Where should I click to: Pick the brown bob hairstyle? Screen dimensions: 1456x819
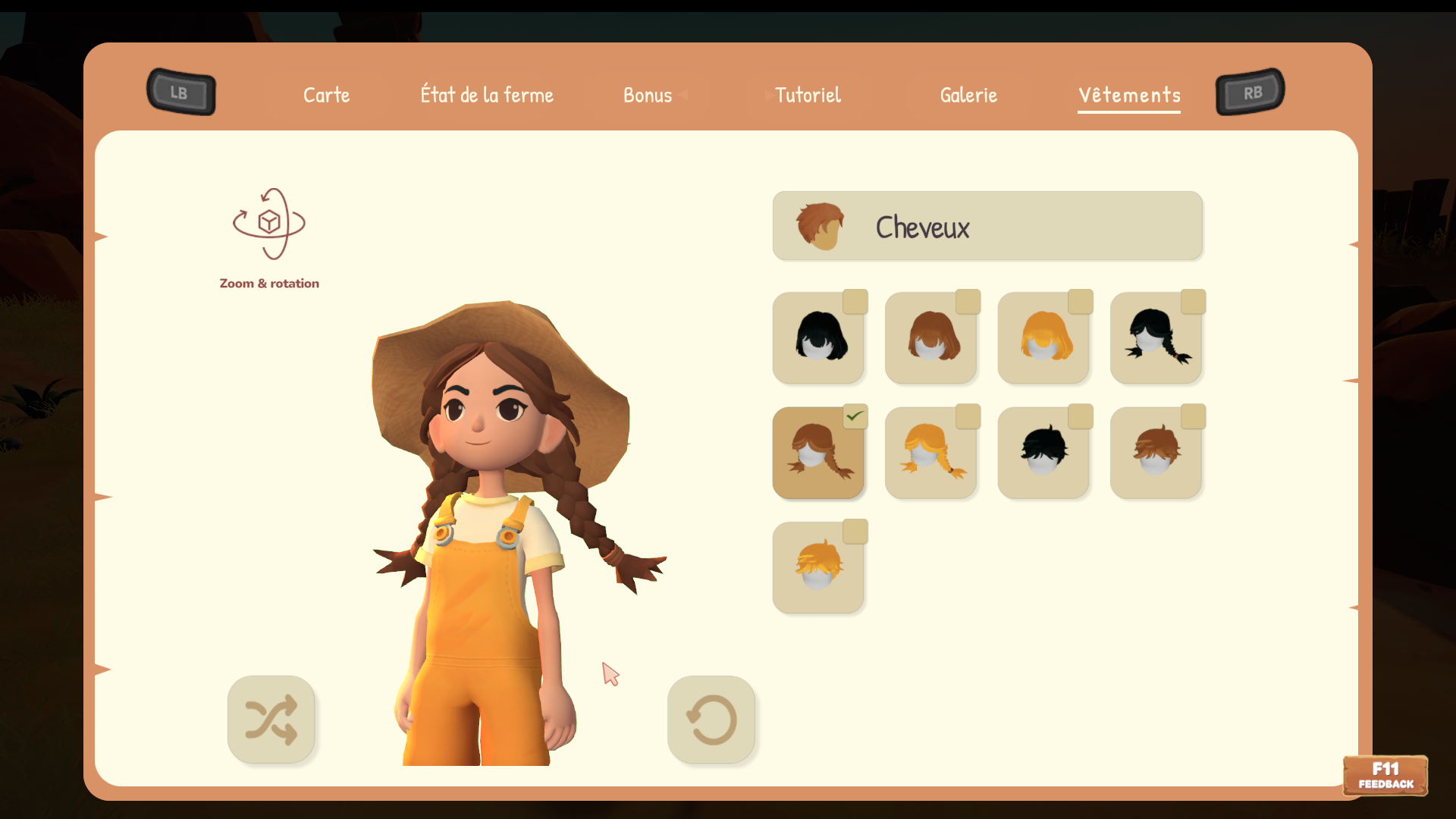point(931,337)
